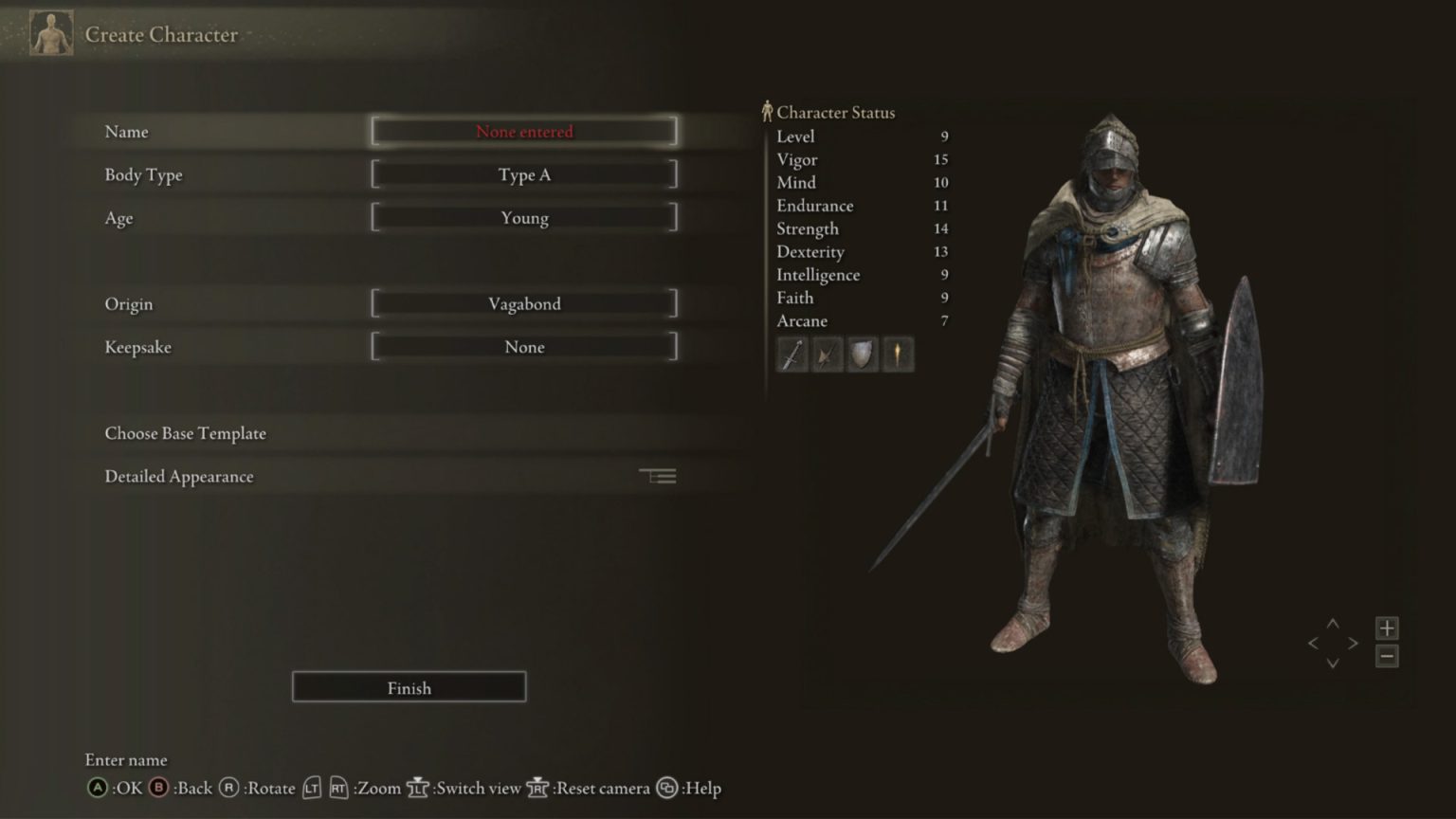Select the Choose Base Template entry

point(185,433)
